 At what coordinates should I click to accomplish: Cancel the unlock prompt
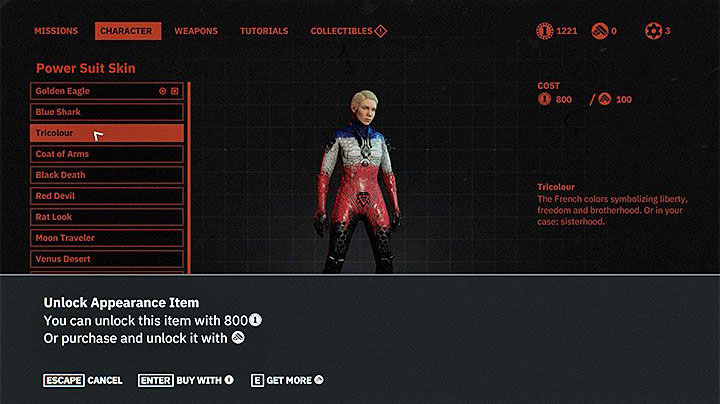[83, 380]
